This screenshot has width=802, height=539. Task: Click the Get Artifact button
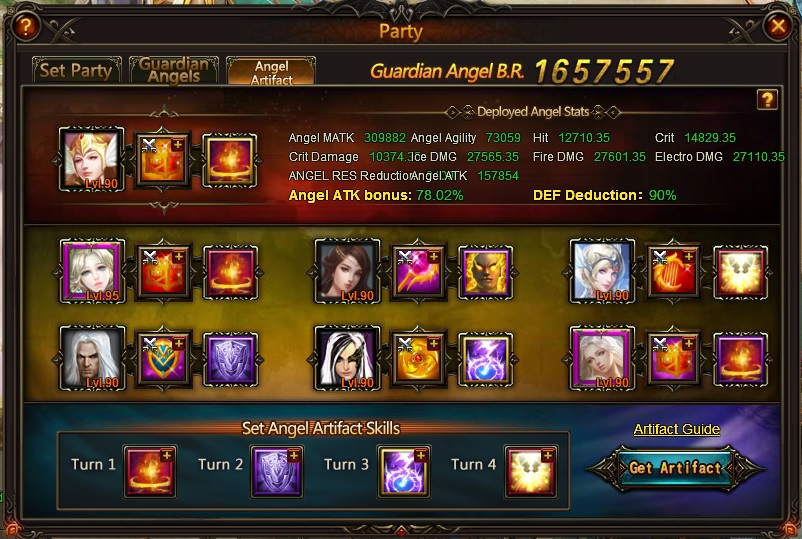[x=675, y=468]
